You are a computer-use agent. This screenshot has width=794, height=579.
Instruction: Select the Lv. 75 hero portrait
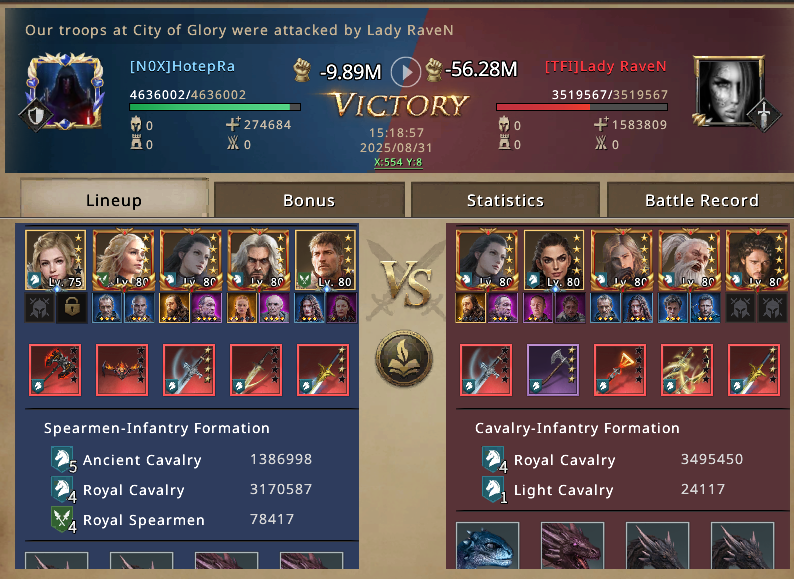56,260
